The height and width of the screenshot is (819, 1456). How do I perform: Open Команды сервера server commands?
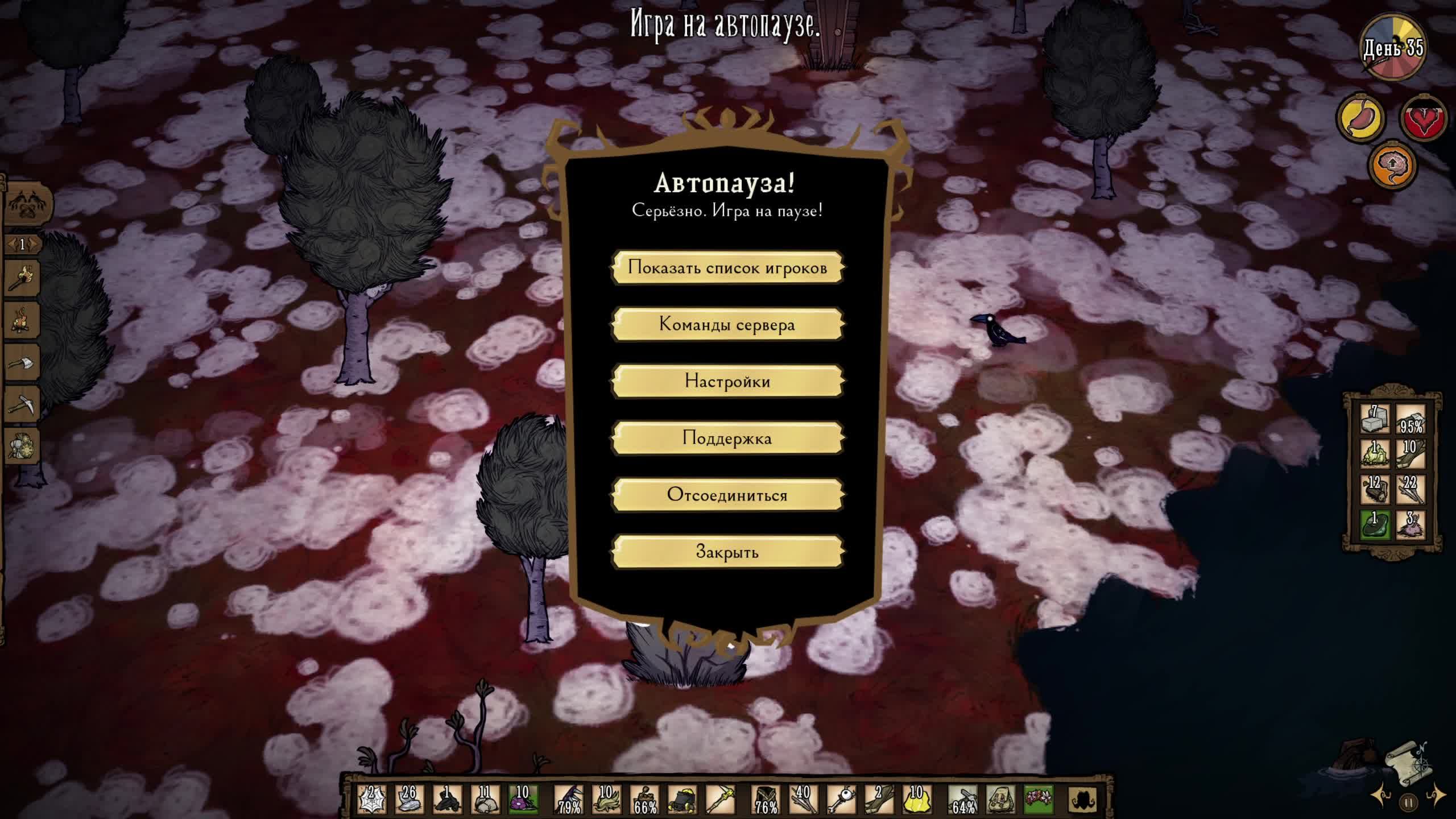click(x=727, y=324)
